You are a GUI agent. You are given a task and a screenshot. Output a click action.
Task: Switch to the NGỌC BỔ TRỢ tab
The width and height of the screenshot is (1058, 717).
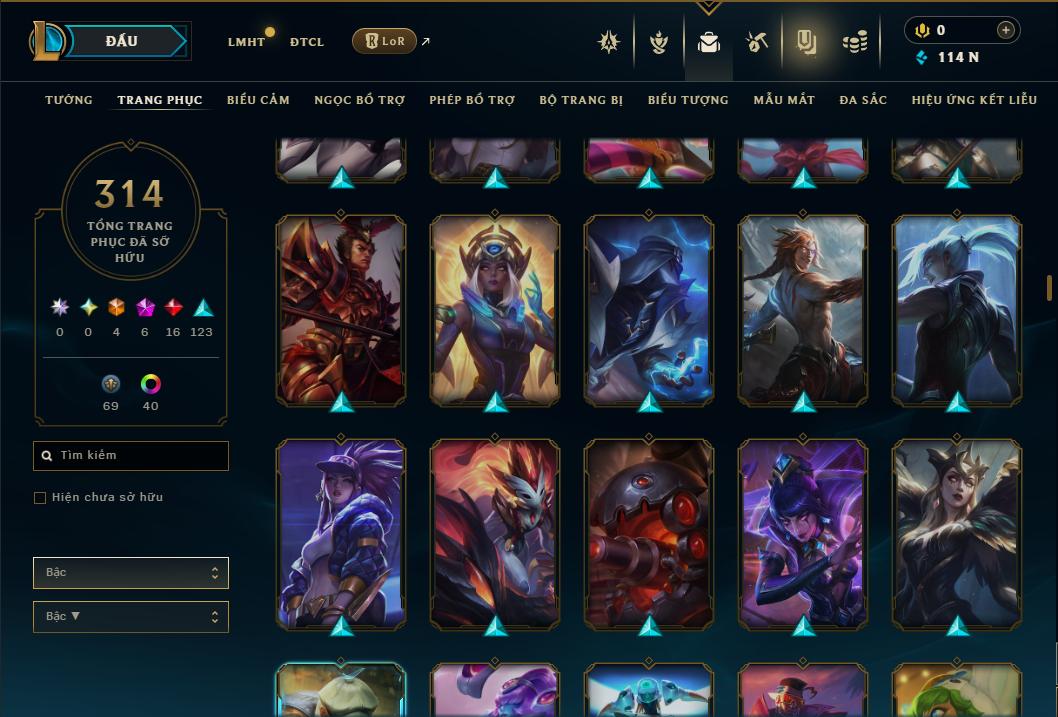pyautogui.click(x=359, y=100)
